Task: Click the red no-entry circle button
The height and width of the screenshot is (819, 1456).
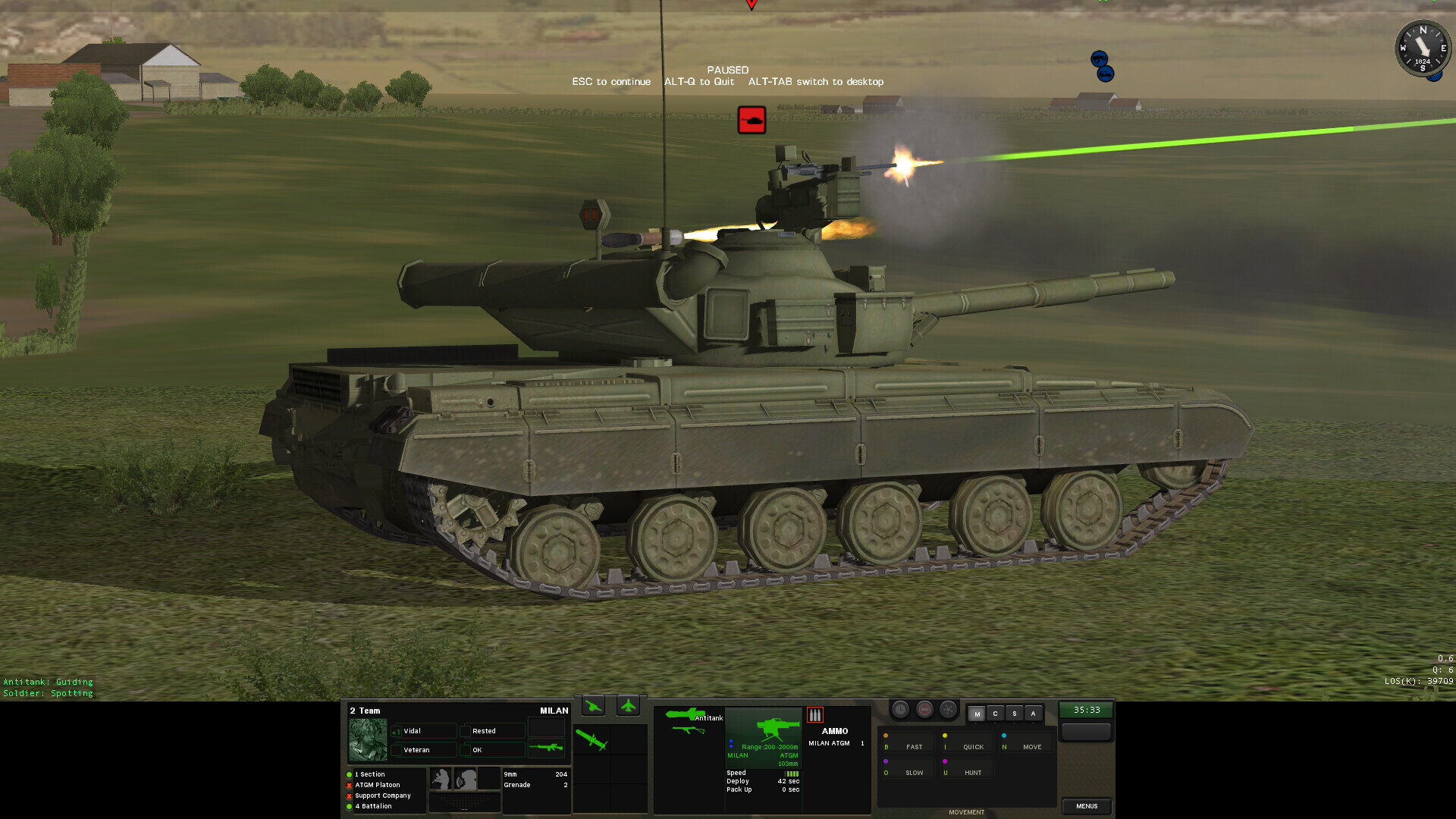Action: pos(924,710)
